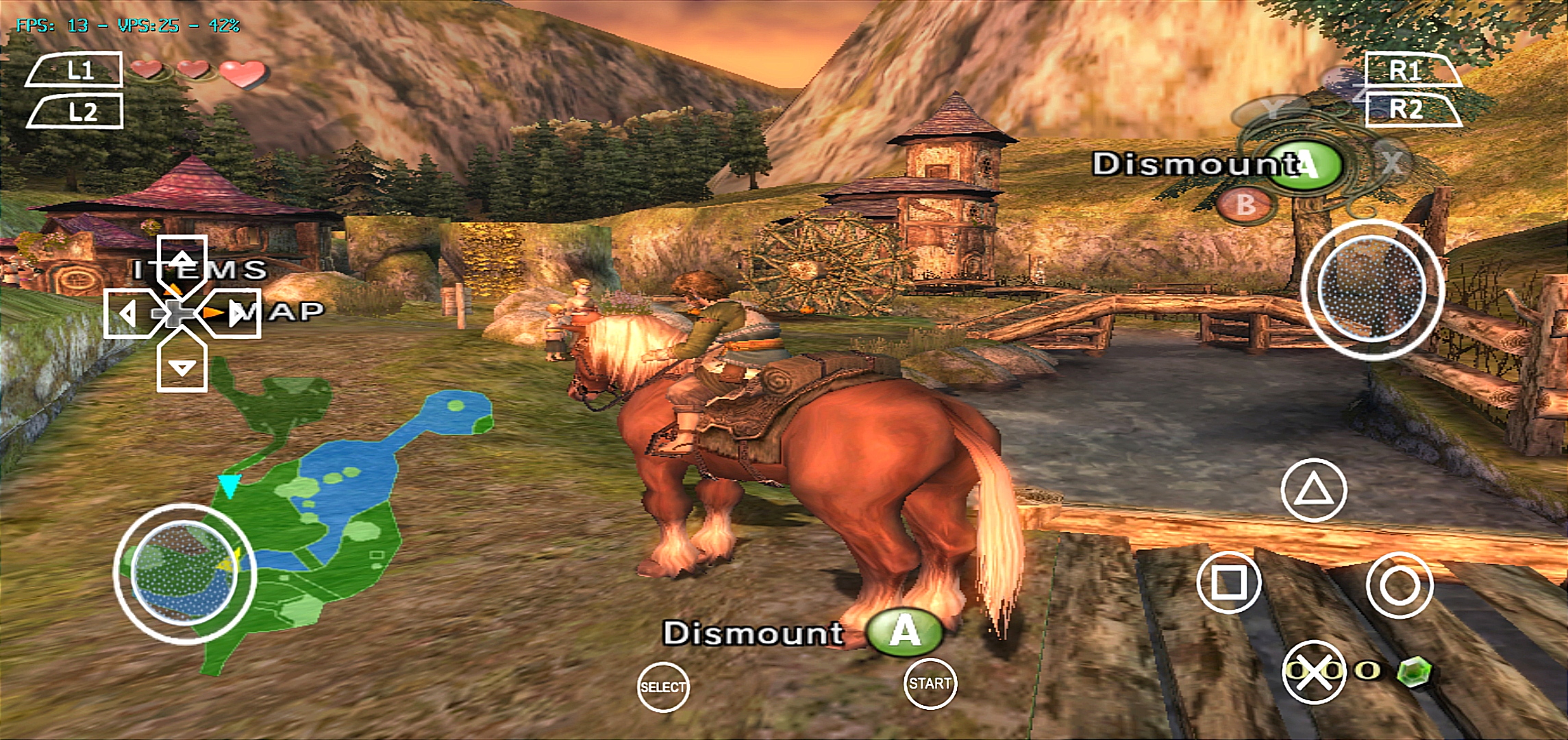Image resolution: width=1568 pixels, height=740 pixels.
Task: Tap the SELECT button
Action: click(x=662, y=687)
